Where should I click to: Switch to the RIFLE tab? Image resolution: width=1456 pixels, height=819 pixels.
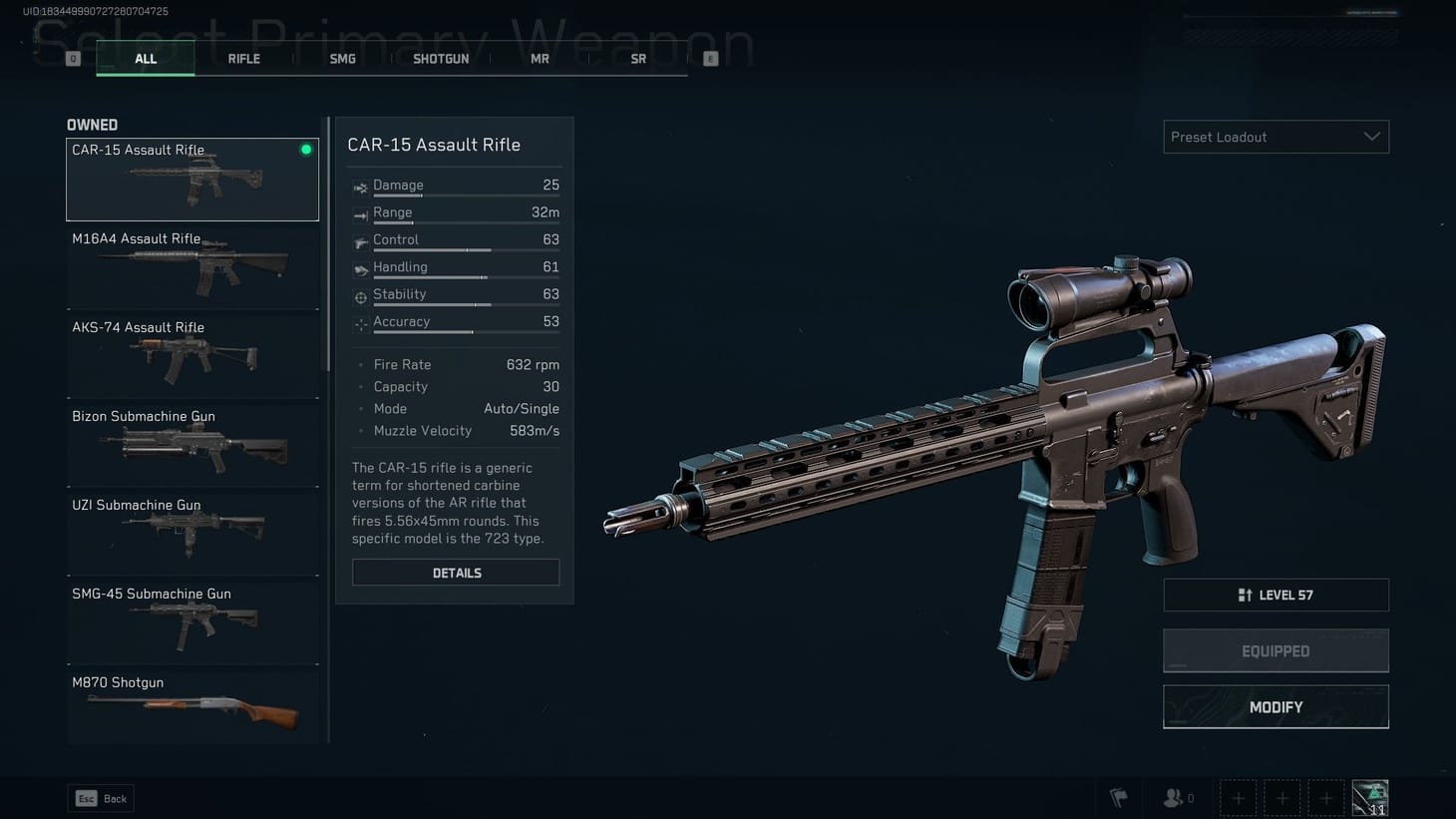243,58
